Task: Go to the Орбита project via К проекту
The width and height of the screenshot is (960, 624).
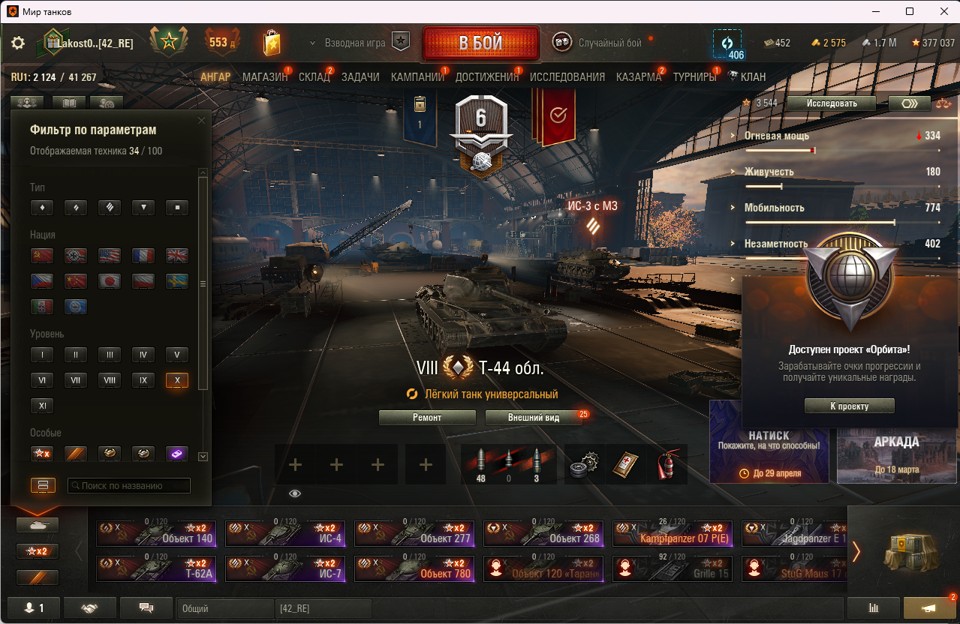Action: tap(848, 406)
